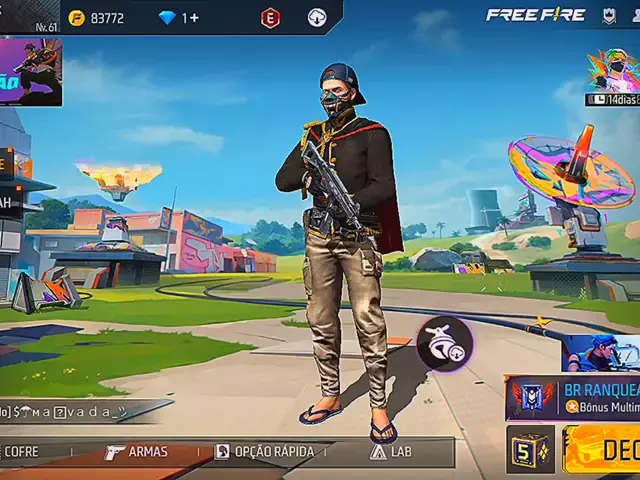Open the teammate preview thumbnail above mode selector
This screenshot has height=480, width=640.
pyautogui.click(x=600, y=353)
